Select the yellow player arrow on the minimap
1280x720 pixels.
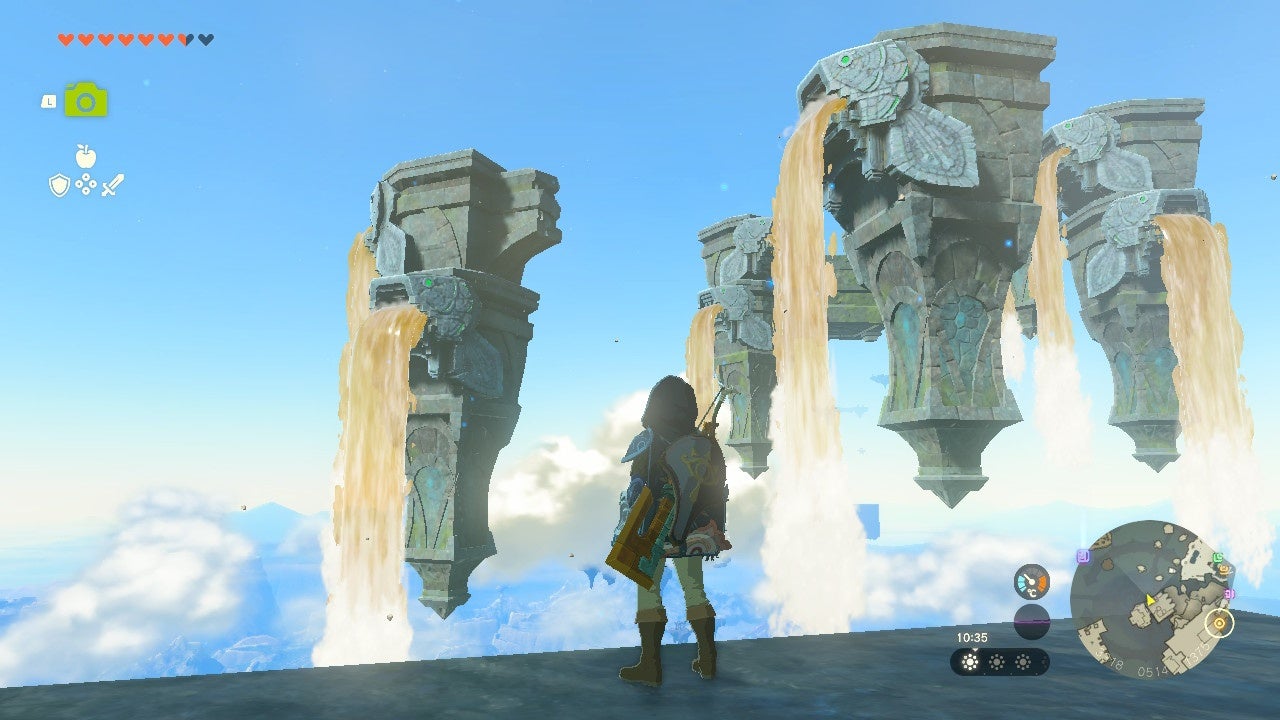(x=1150, y=600)
